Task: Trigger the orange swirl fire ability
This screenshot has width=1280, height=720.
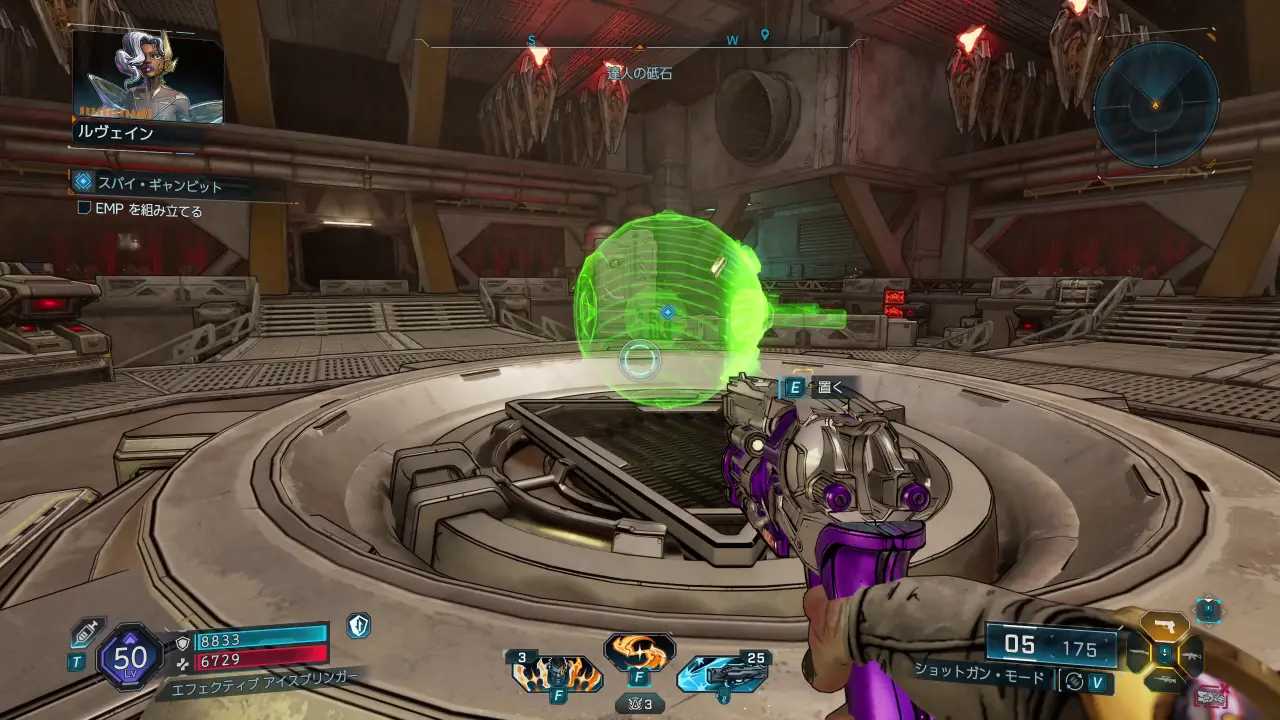Action: [x=639, y=652]
